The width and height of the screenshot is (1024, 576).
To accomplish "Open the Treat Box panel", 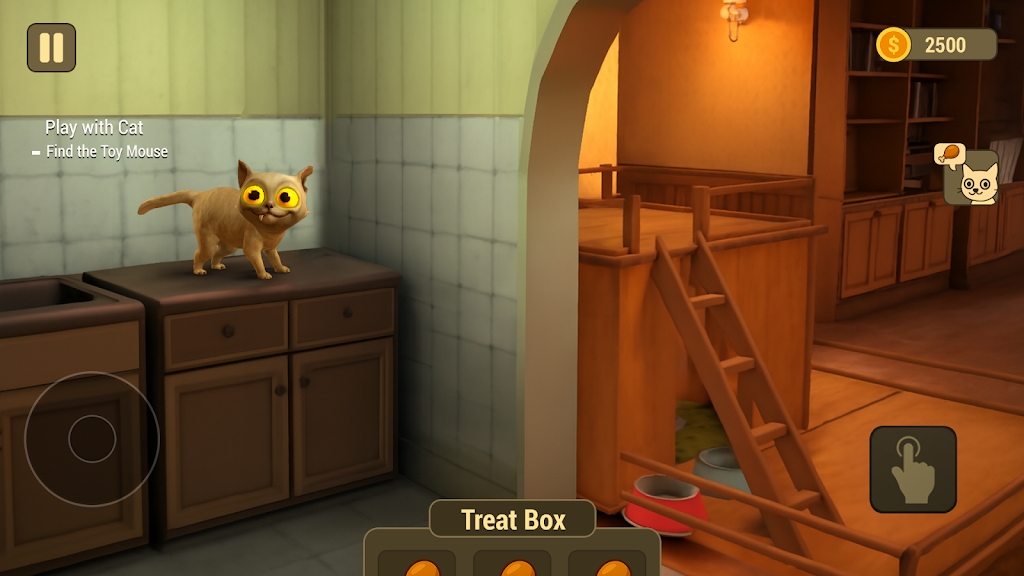I will [512, 520].
